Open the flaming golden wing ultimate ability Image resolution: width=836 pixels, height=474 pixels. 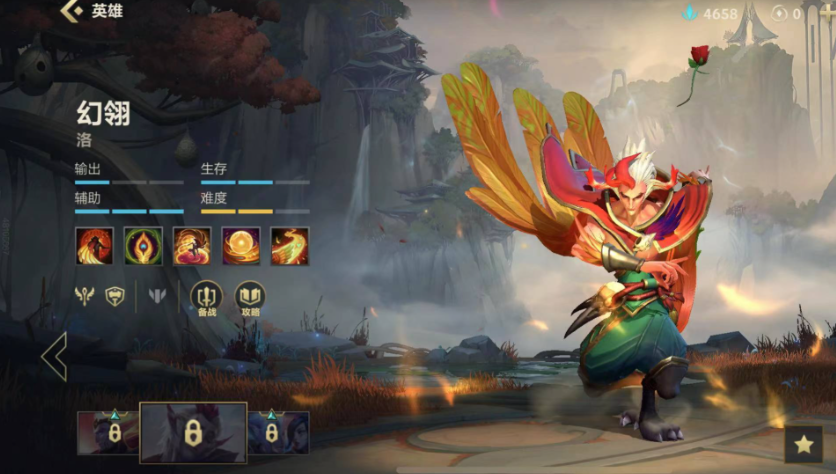(x=290, y=246)
